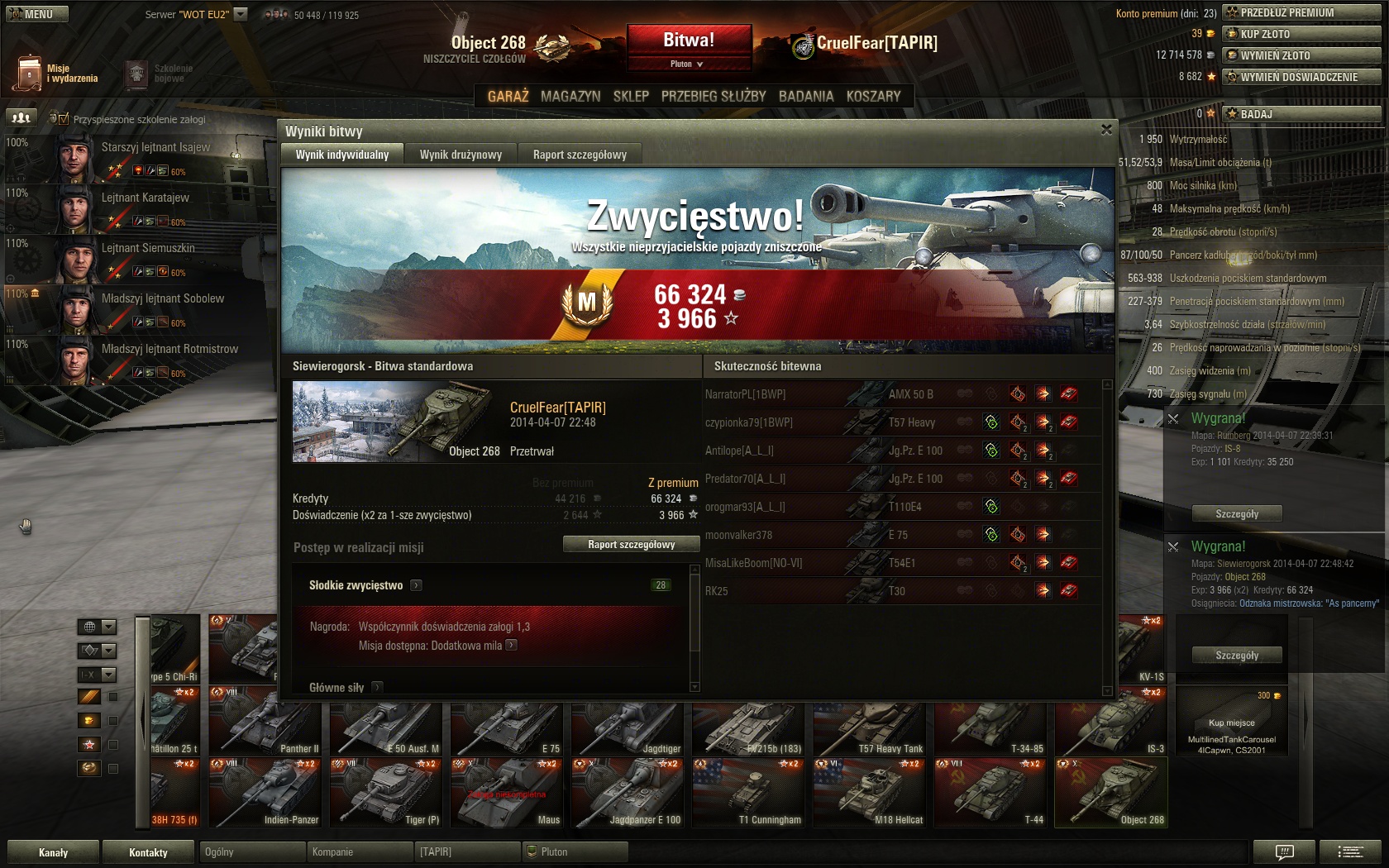This screenshot has height=868, width=1389.
Task: Go to the MAGAZYN section
Action: (570, 96)
